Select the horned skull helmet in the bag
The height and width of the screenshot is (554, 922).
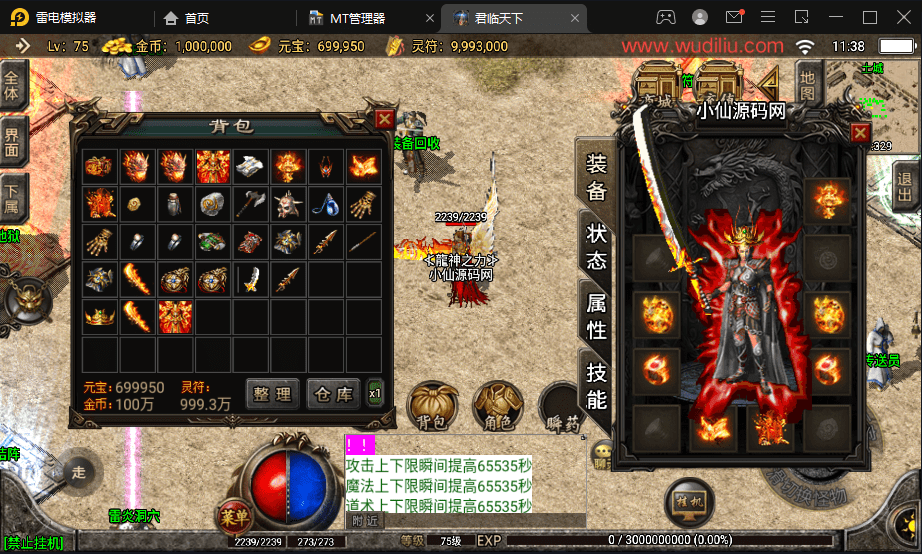click(287, 204)
